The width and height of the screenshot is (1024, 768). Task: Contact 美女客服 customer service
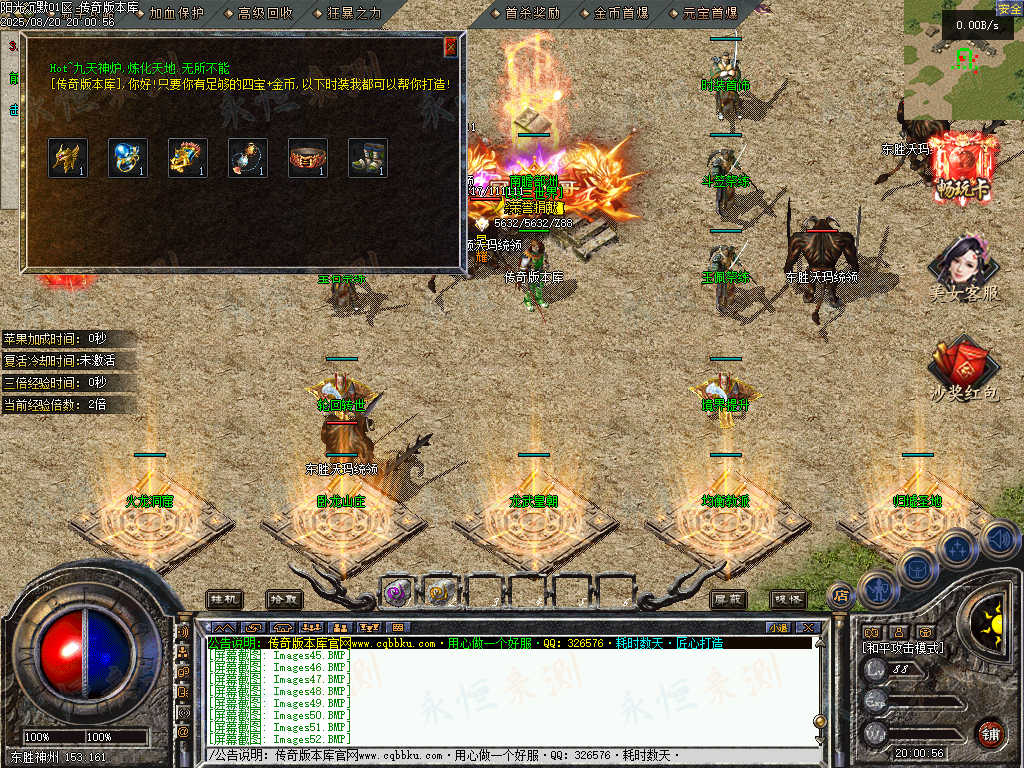(x=964, y=270)
